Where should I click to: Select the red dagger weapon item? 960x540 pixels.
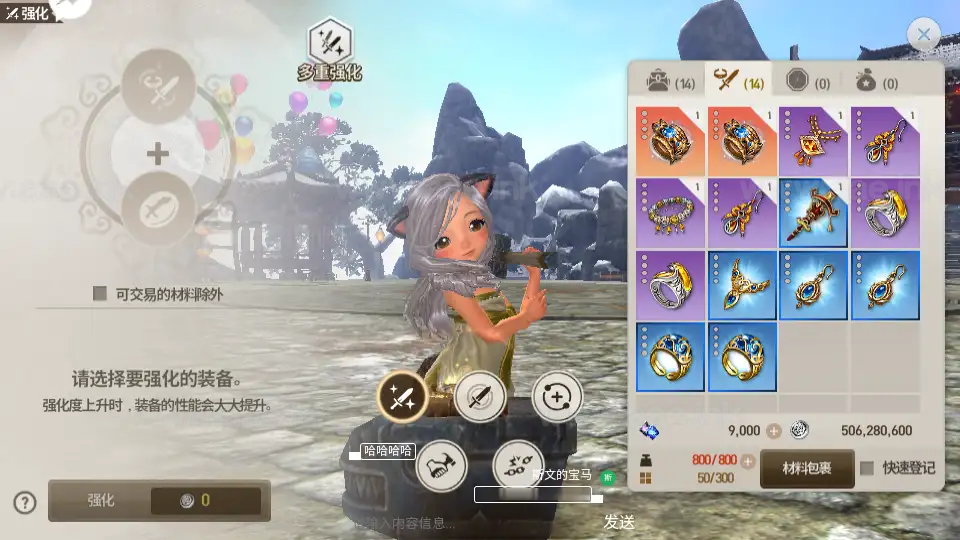814,213
